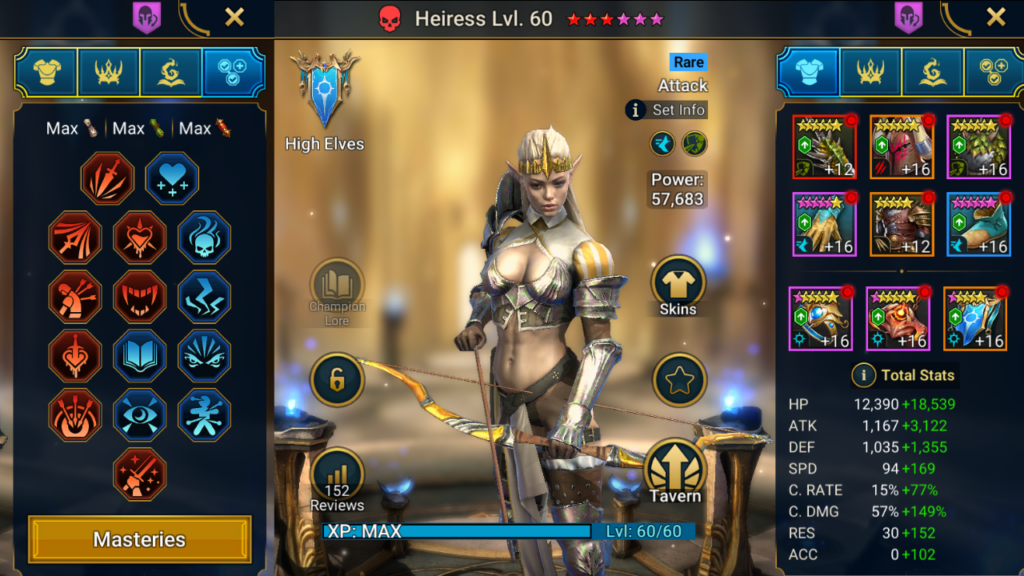Select the equipped green shield slot
This screenshot has width=1024, height=576.
pos(978,147)
